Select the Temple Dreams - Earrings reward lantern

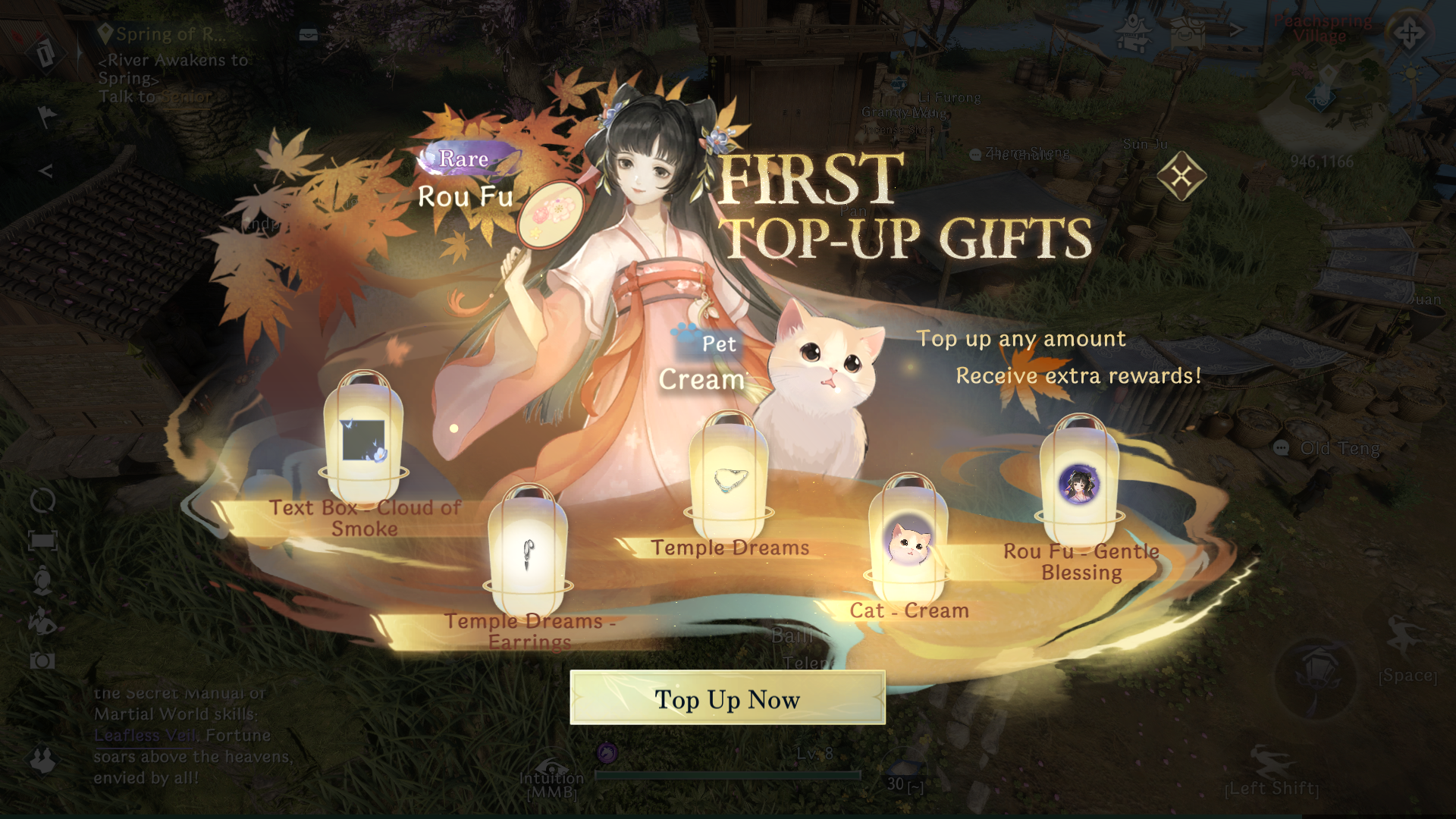point(528,555)
